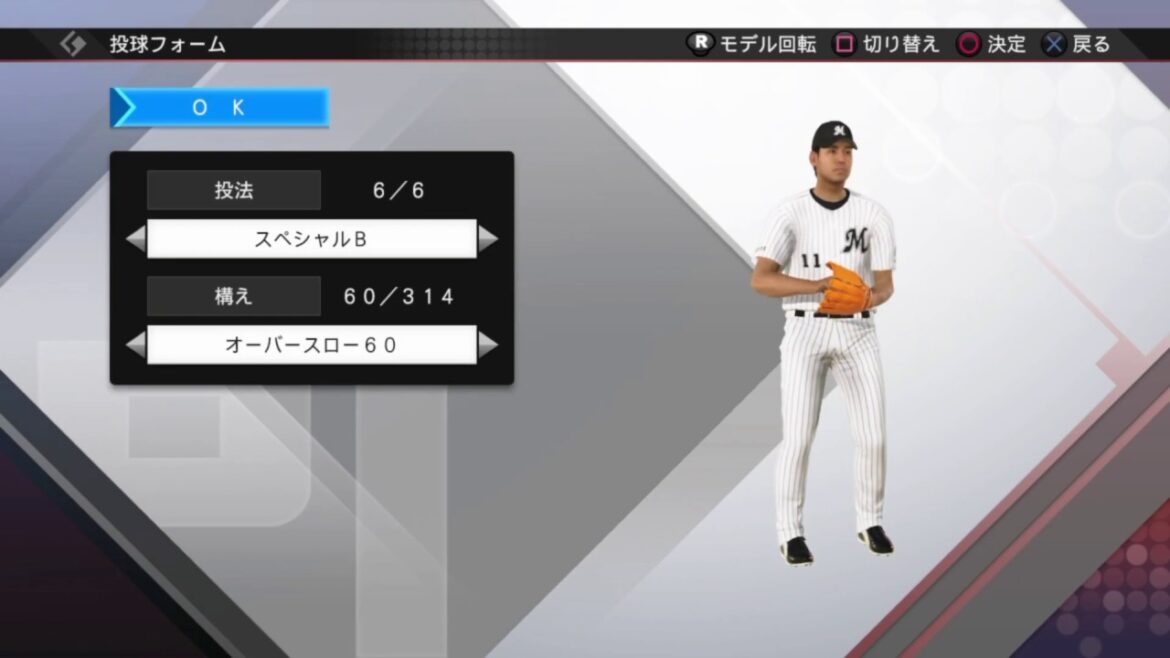This screenshot has height=658, width=1170.
Task: Select the オーバースロー60 stance field
Action: 311,345
